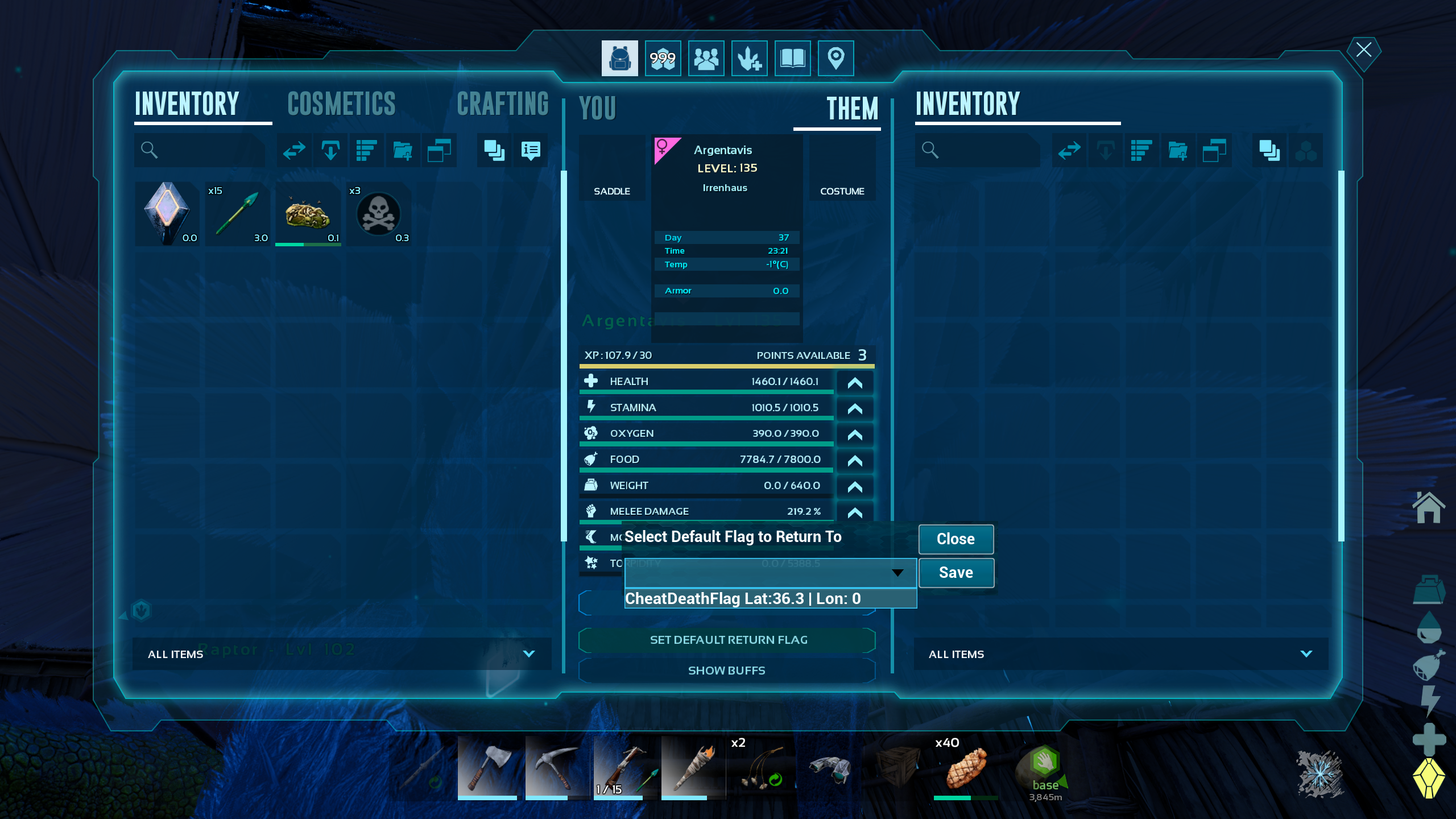Image resolution: width=1456 pixels, height=819 pixels.
Task: Click Save in the return flag dialog
Action: [956, 573]
